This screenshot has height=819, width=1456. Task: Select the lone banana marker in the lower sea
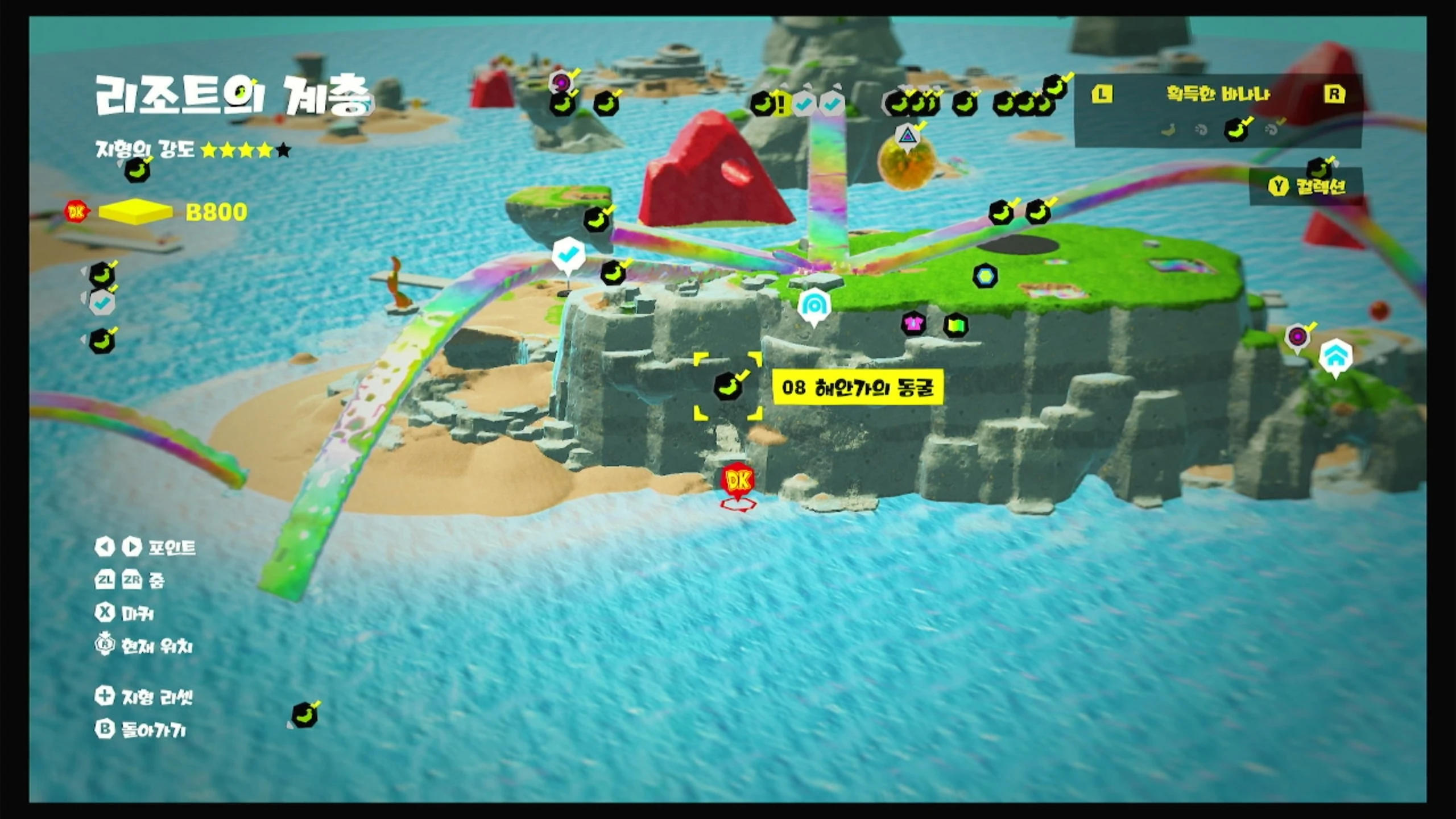click(304, 715)
